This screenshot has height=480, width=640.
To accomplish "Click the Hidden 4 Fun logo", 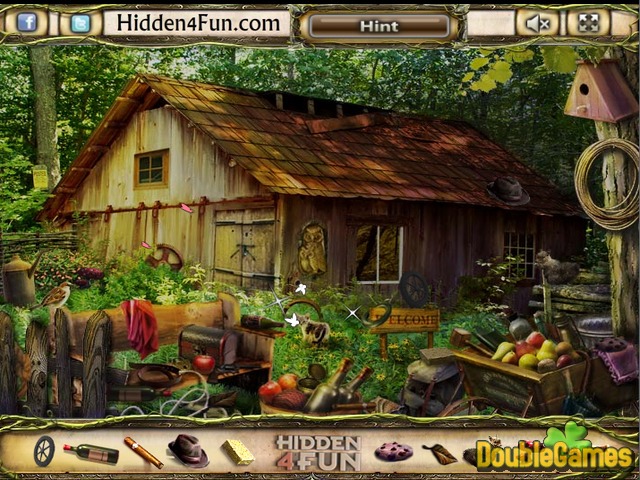I will click(x=317, y=452).
